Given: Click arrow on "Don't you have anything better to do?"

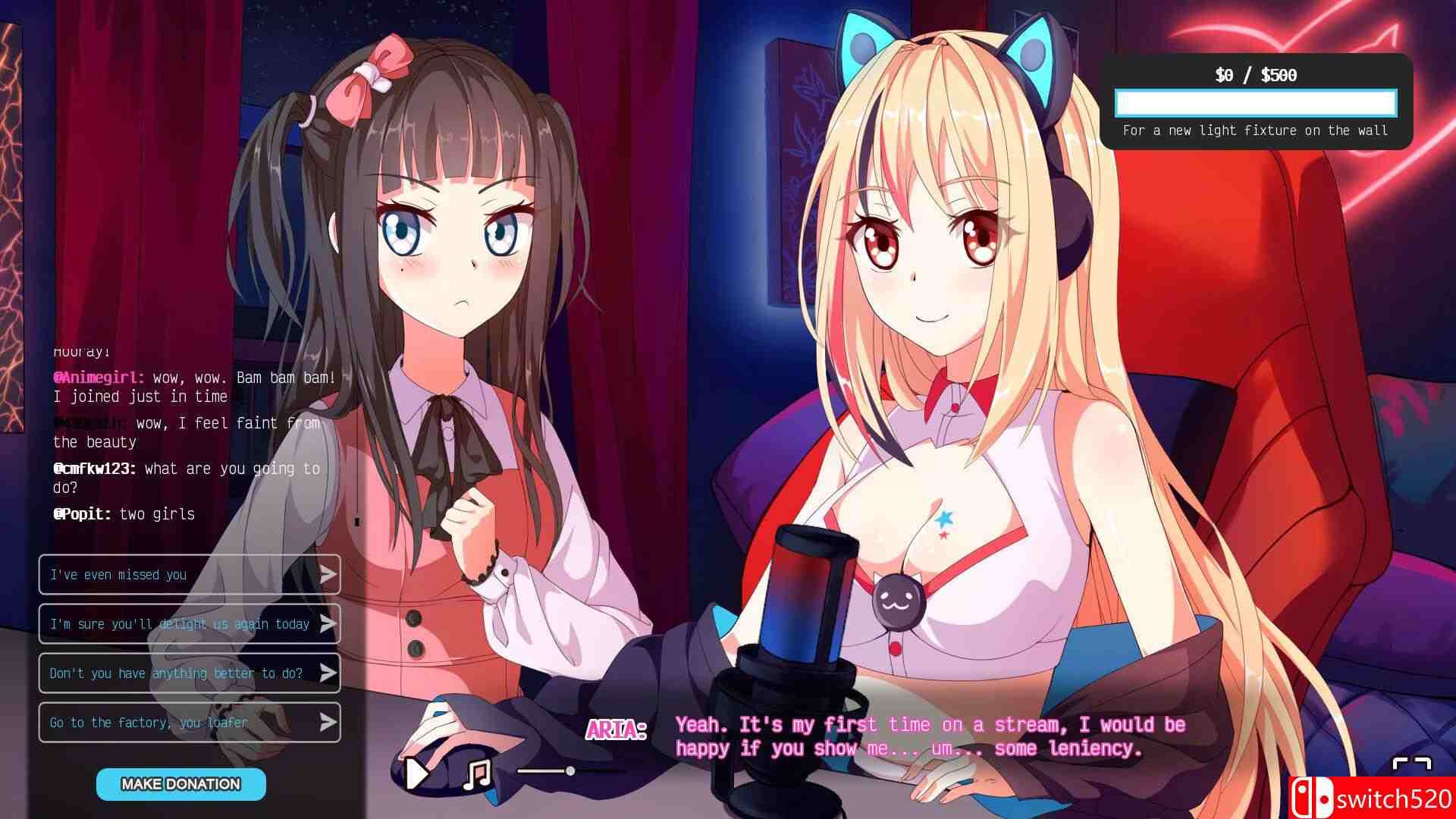Looking at the screenshot, I should pos(329,673).
